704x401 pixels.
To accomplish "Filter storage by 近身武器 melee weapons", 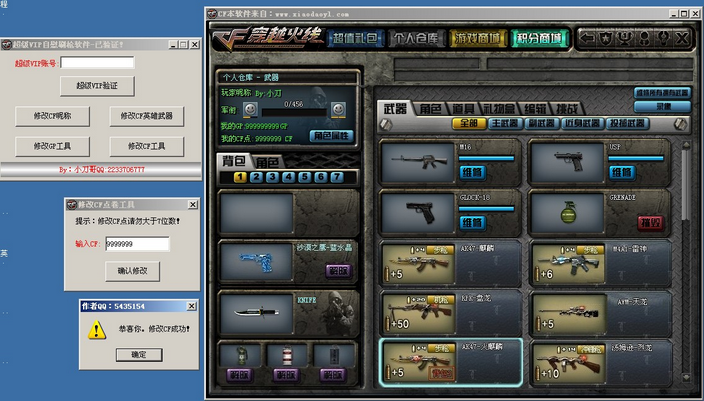I will 579,124.
